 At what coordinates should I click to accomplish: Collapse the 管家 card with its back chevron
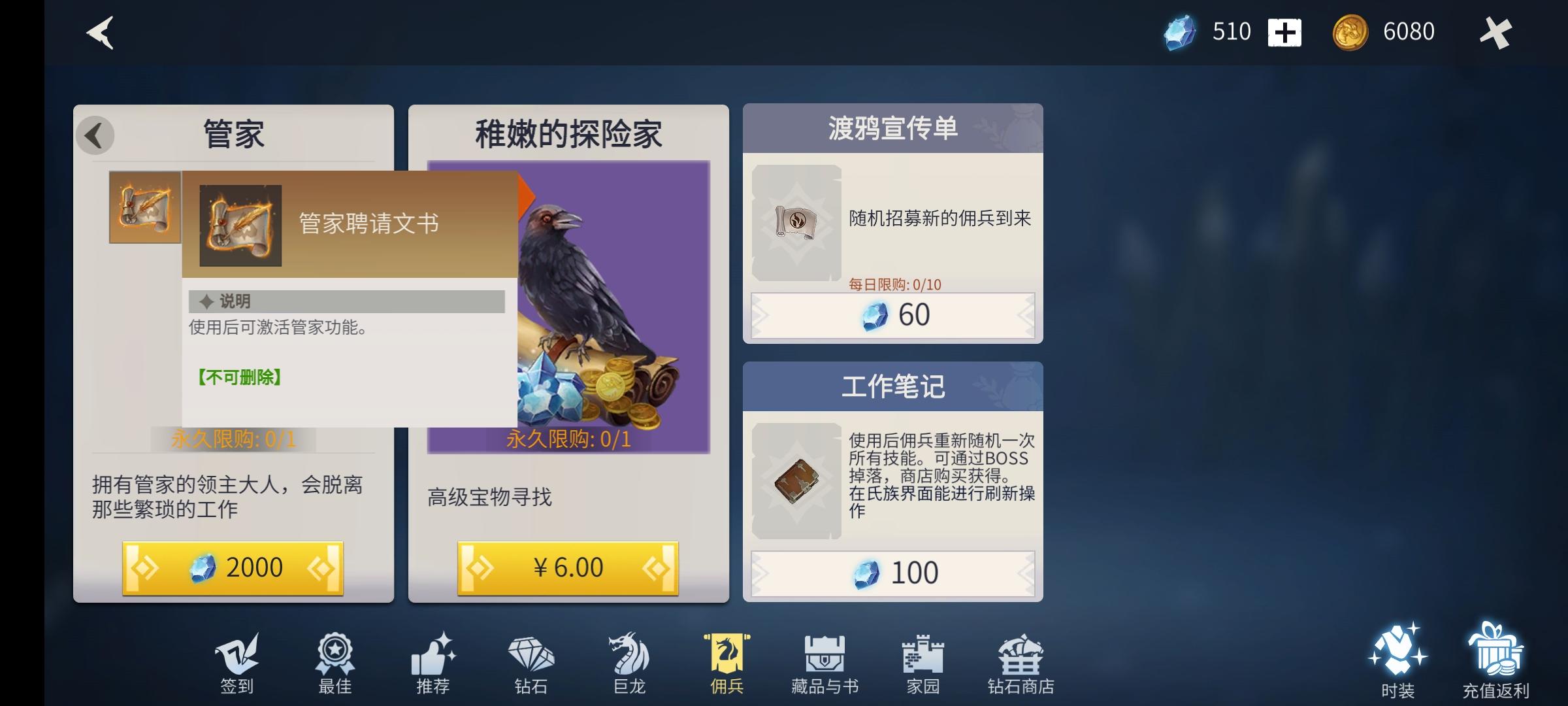(x=97, y=135)
